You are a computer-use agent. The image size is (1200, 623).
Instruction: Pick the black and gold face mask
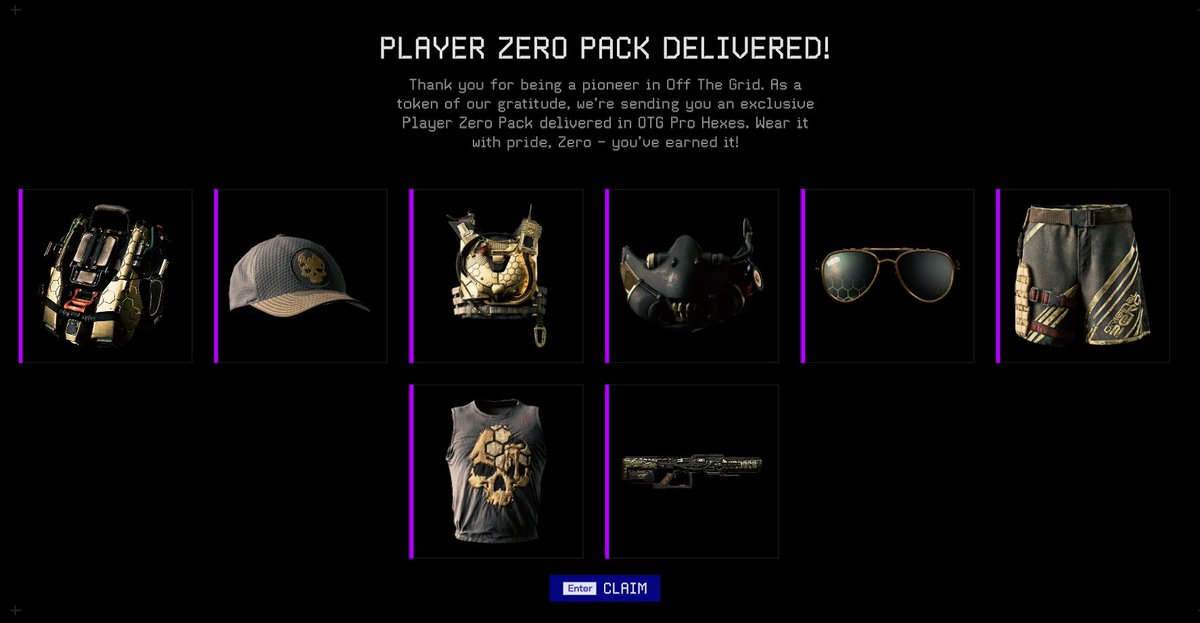coord(692,276)
